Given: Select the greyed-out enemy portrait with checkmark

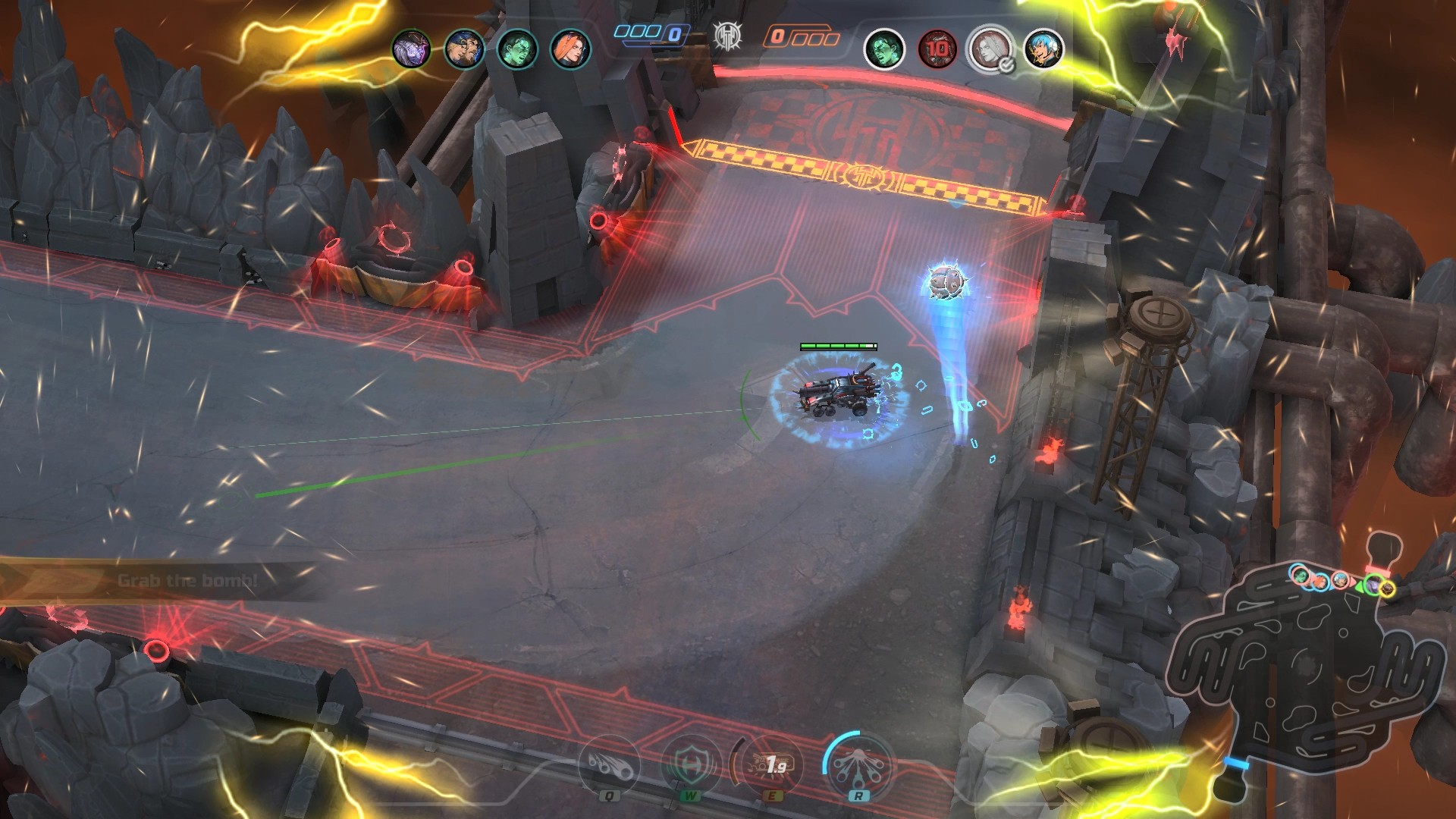Looking at the screenshot, I should 990,49.
